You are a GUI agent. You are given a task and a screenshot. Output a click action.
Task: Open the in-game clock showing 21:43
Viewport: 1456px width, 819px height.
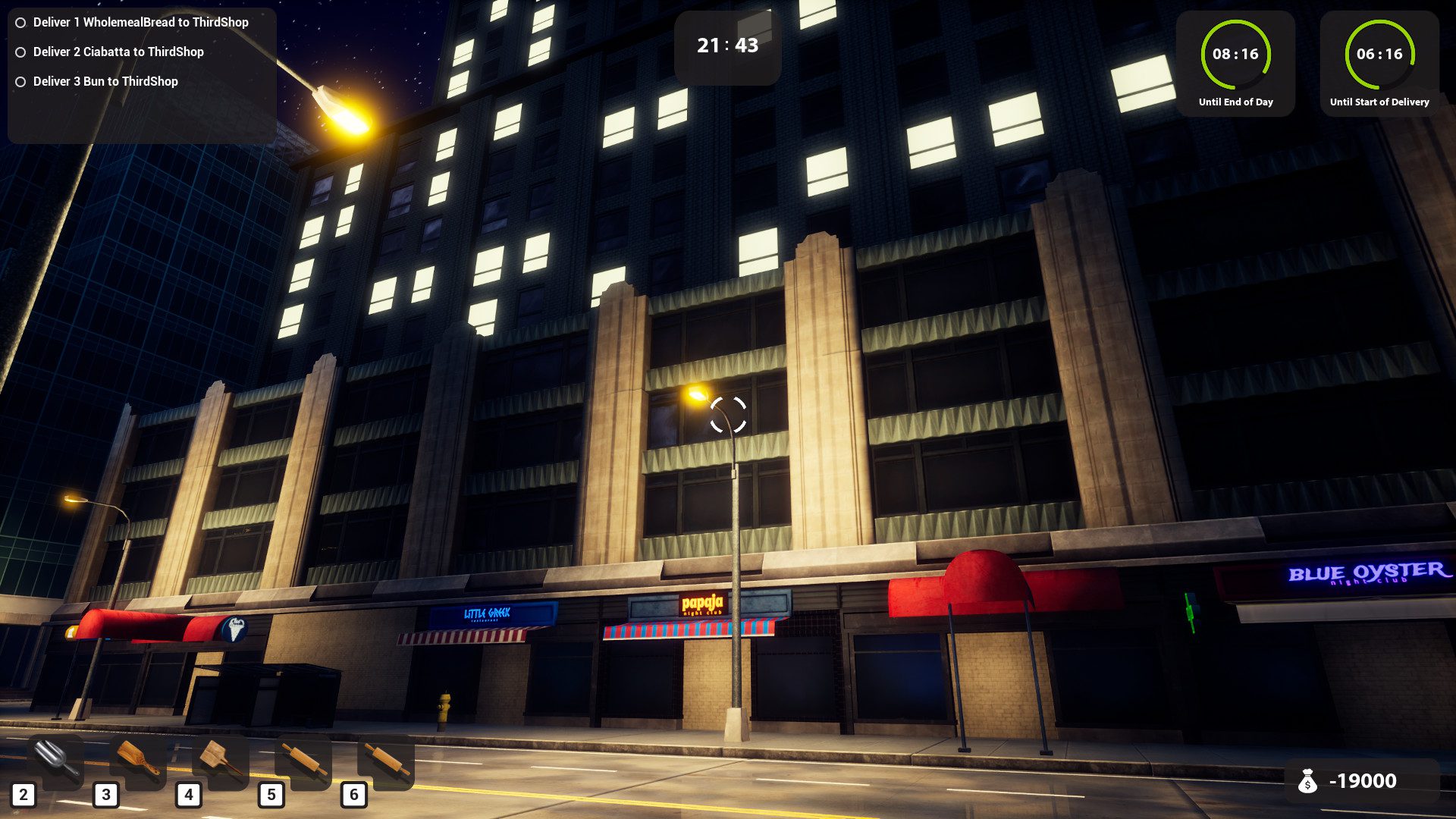(x=726, y=45)
